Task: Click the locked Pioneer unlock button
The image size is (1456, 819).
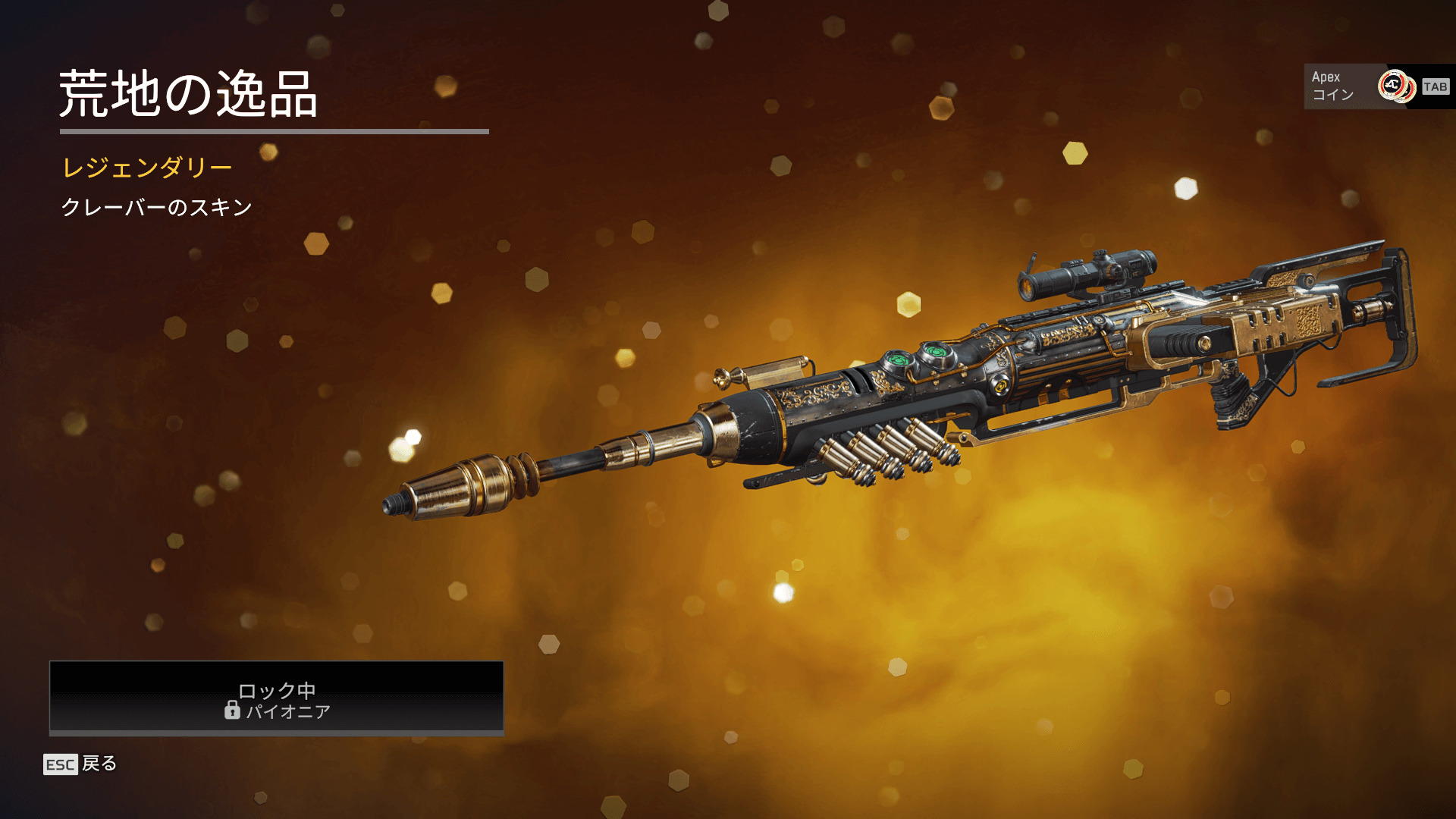Action: point(277,698)
